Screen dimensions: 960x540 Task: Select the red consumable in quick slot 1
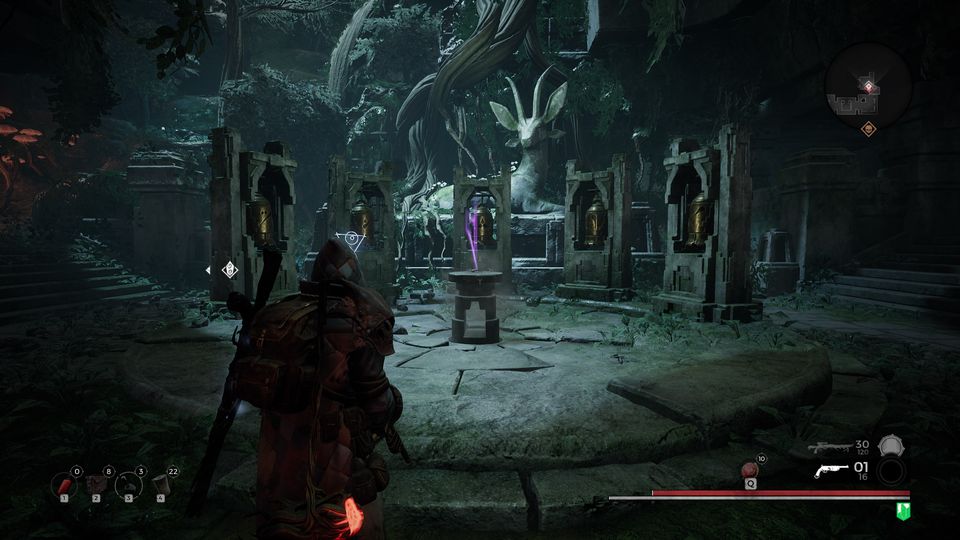63,486
